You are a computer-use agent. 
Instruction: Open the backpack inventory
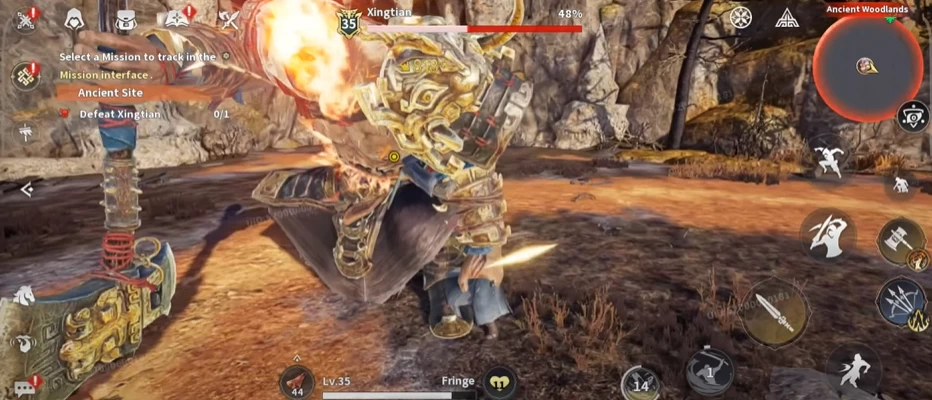[125, 19]
